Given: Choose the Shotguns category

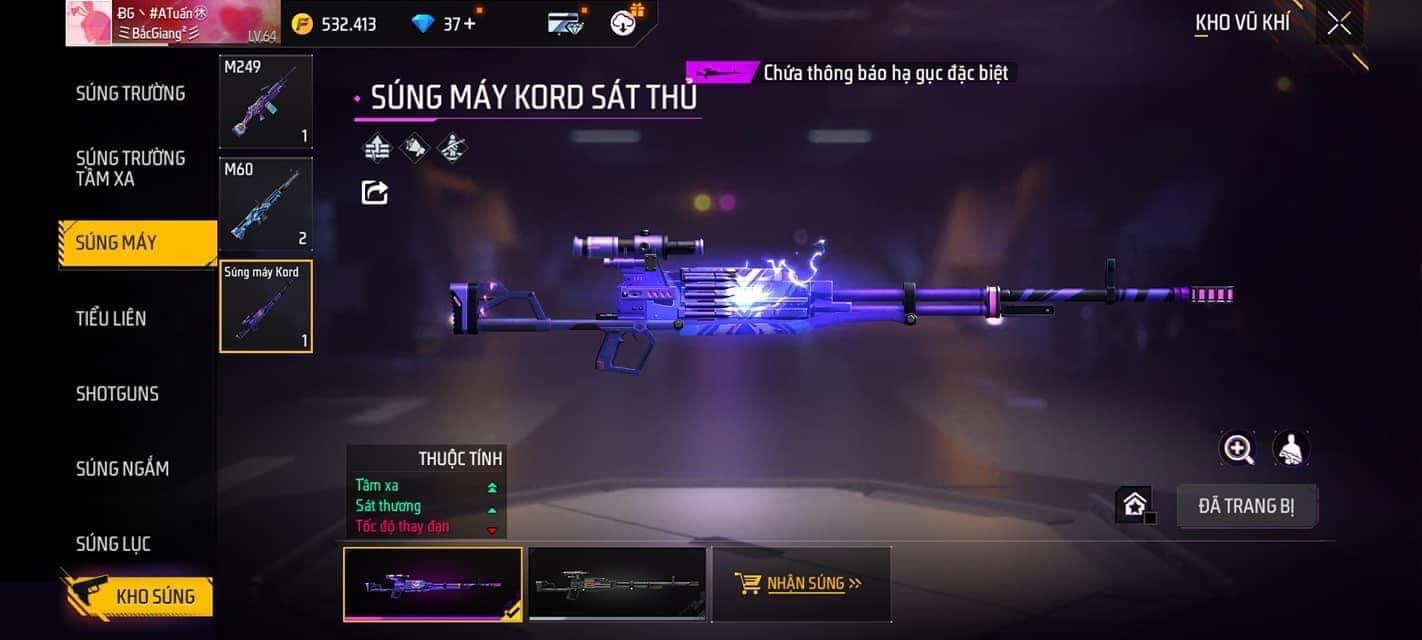Looking at the screenshot, I should (x=117, y=393).
